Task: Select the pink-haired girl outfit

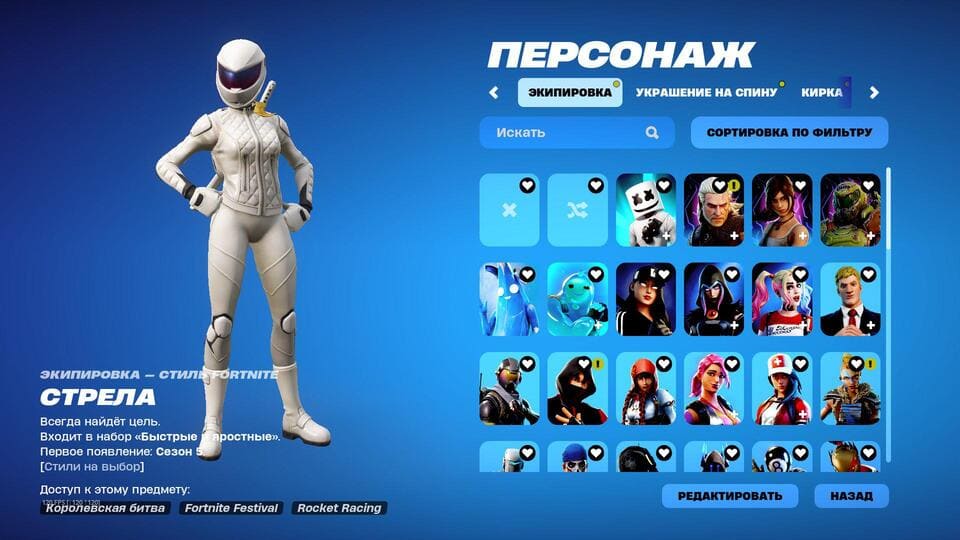Action: click(x=714, y=388)
